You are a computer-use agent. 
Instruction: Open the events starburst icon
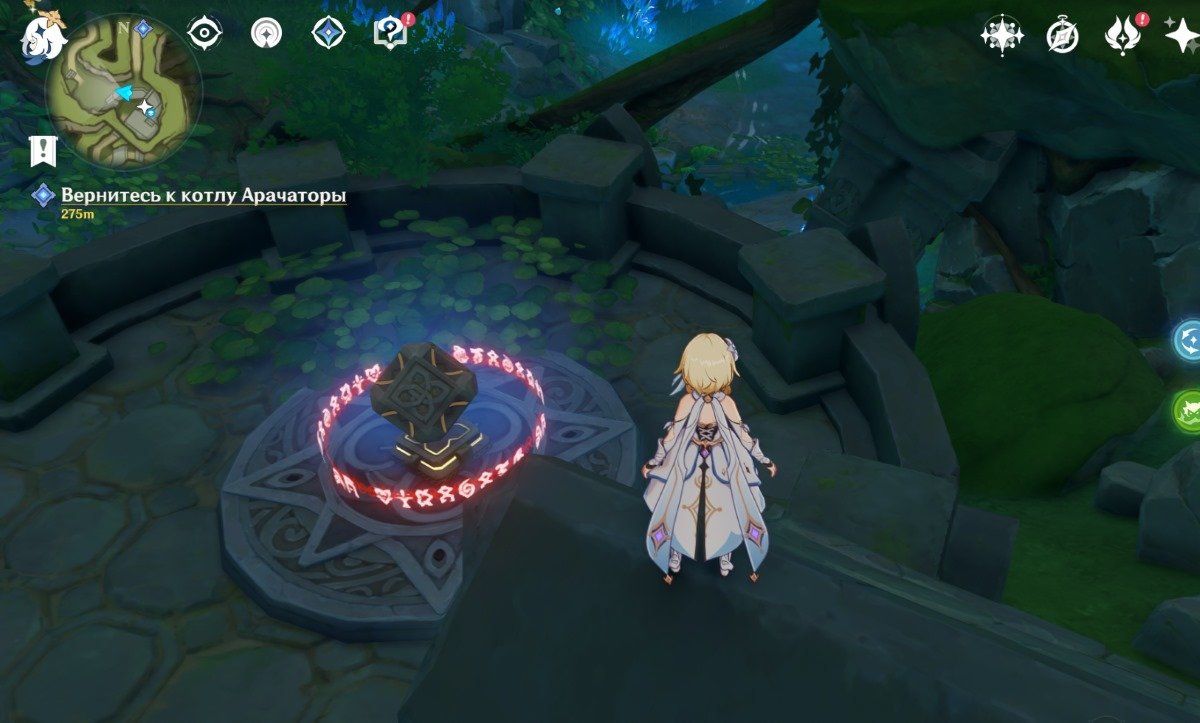[x=1001, y=36]
